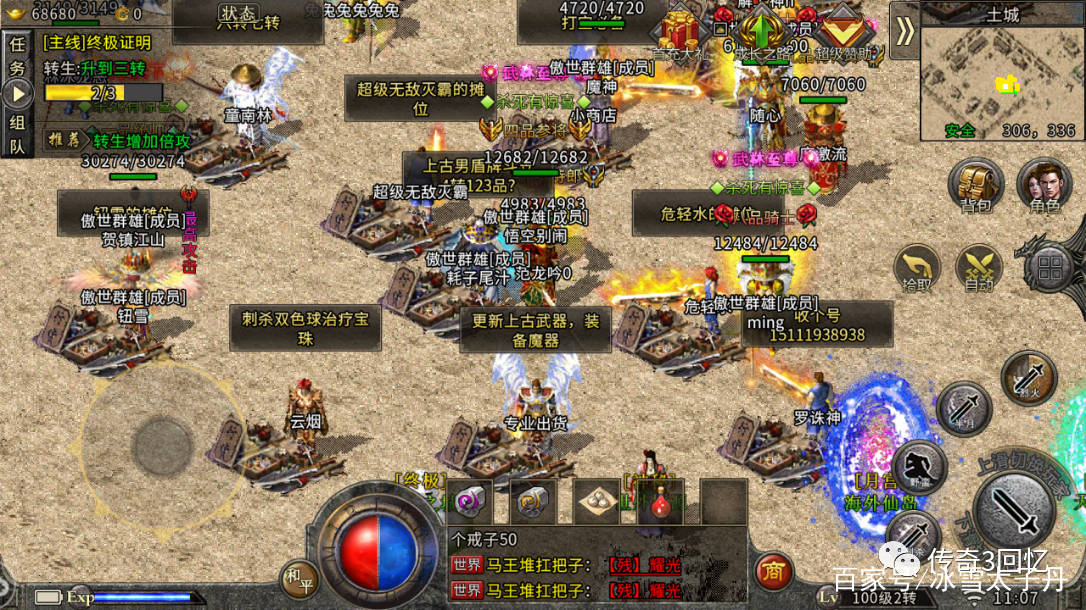The image size is (1086, 610).
Task: Open the 背包 backpack
Action: click(x=977, y=186)
